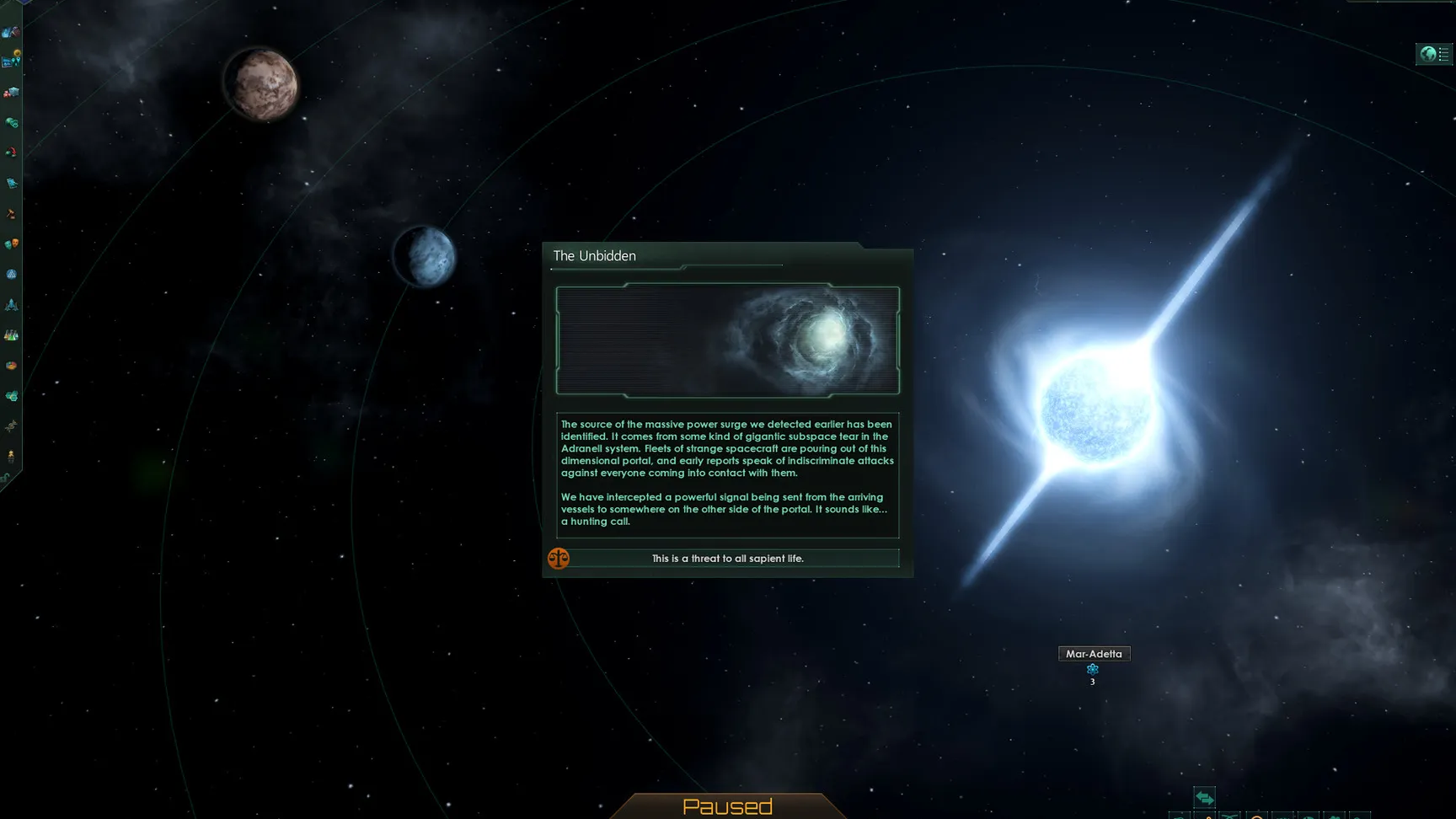Open the hexagons icon in the sidebar

coord(11,396)
